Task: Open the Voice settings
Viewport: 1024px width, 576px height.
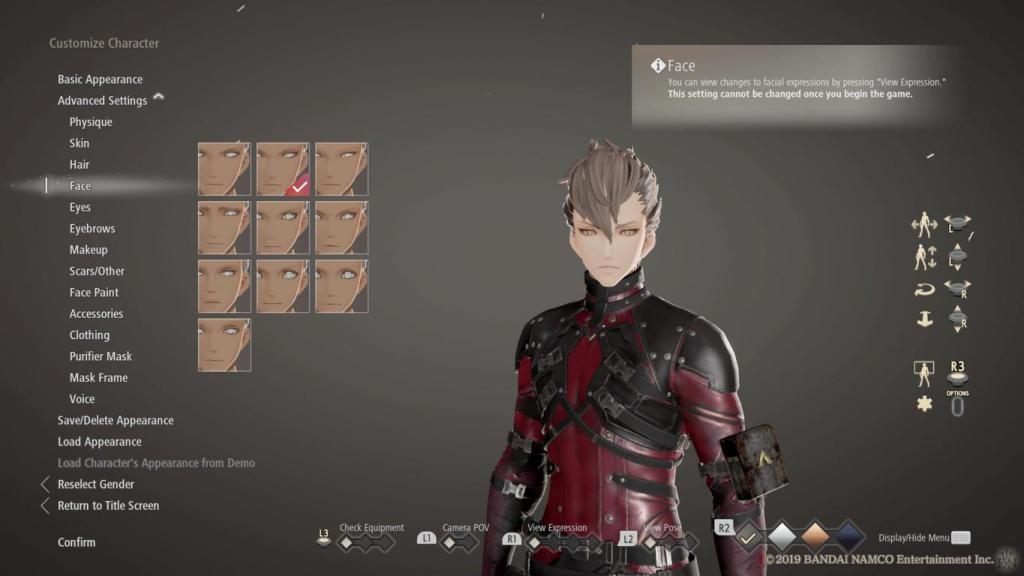Action: (82, 399)
